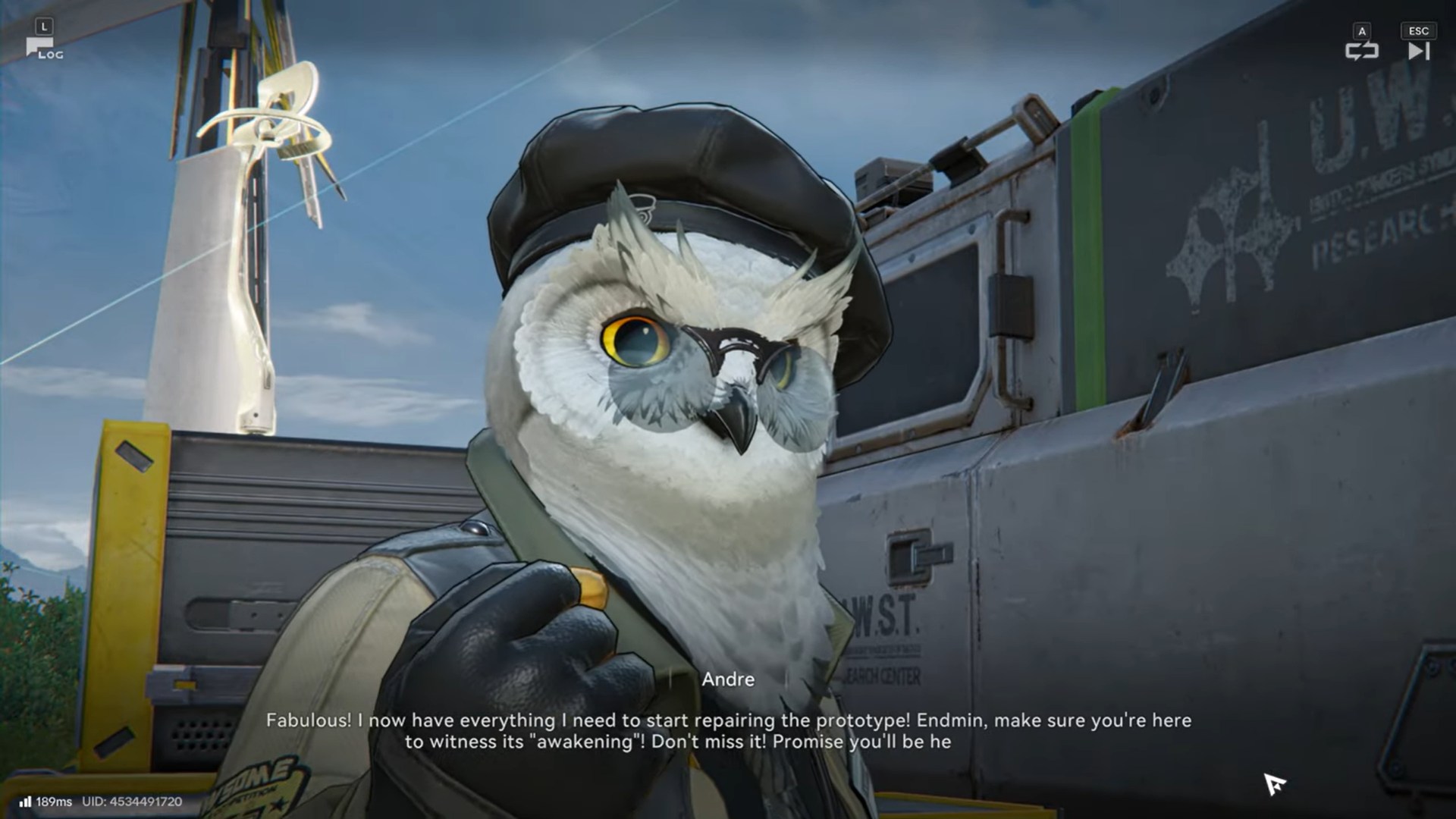The width and height of the screenshot is (1456, 819).
Task: Click the ESC key badge above skip
Action: (1417, 30)
